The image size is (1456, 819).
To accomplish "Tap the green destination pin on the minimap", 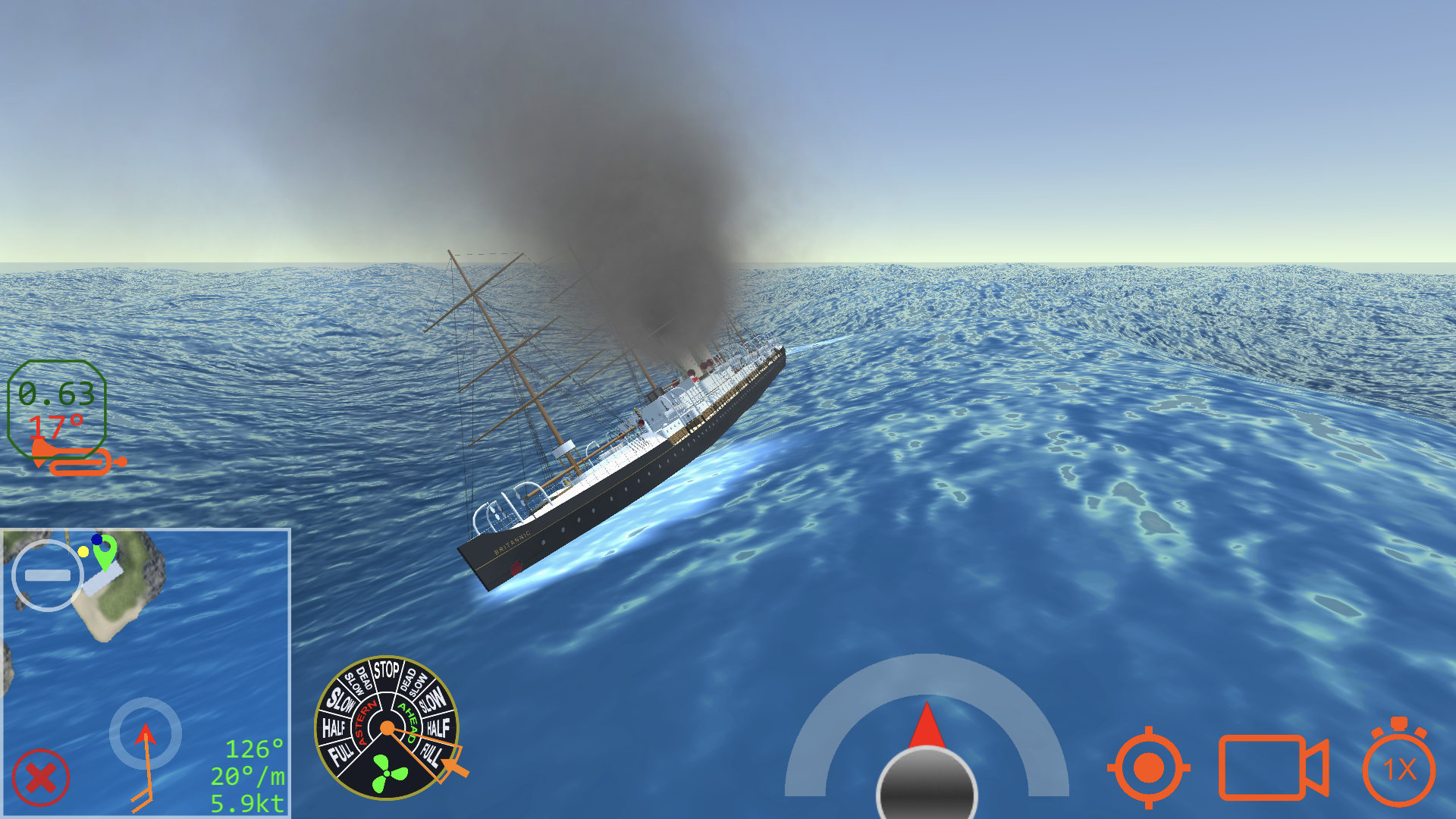I will [103, 554].
